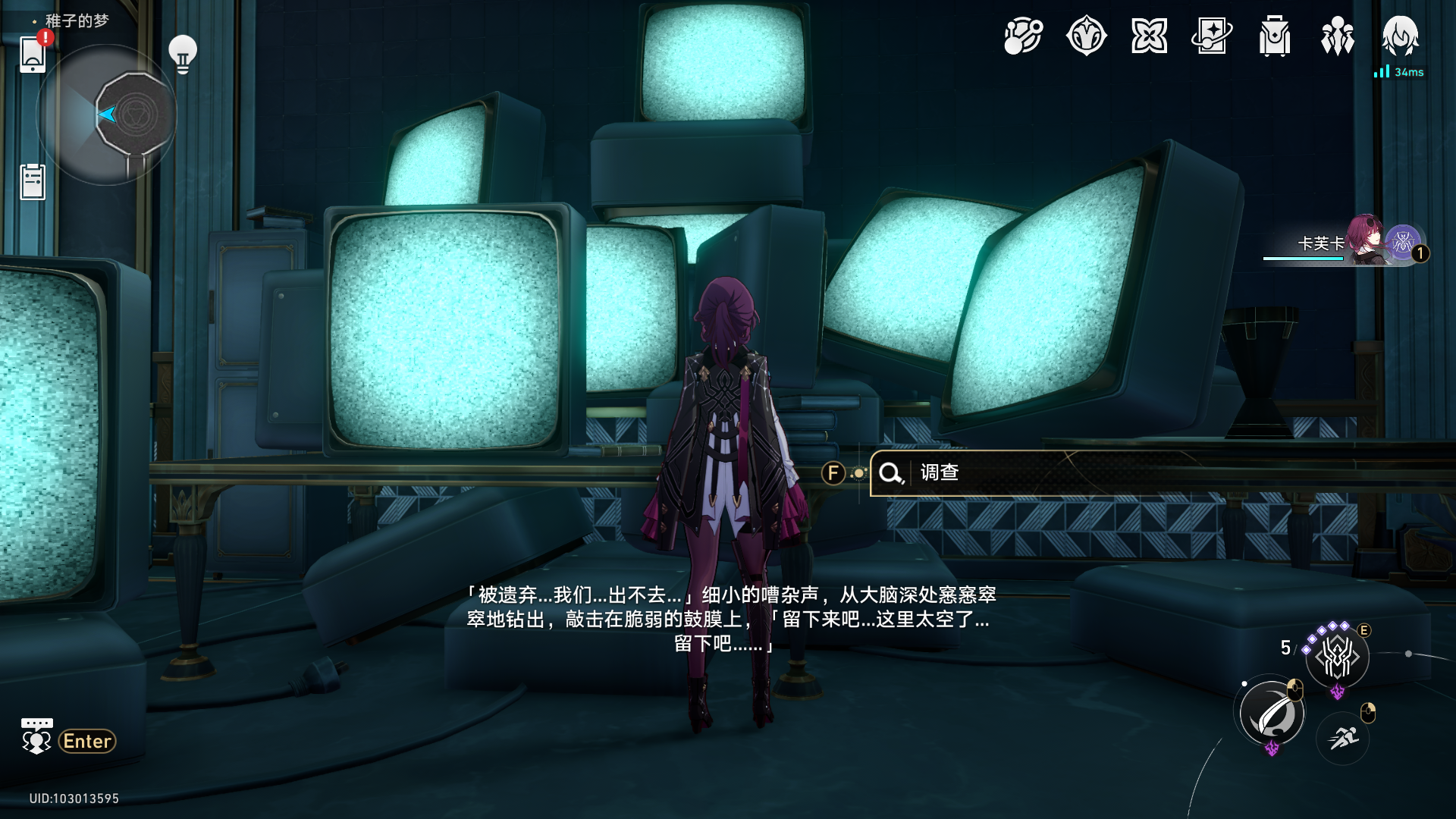Open the phone messages icon with red alert
The image size is (1456, 819).
[x=31, y=55]
